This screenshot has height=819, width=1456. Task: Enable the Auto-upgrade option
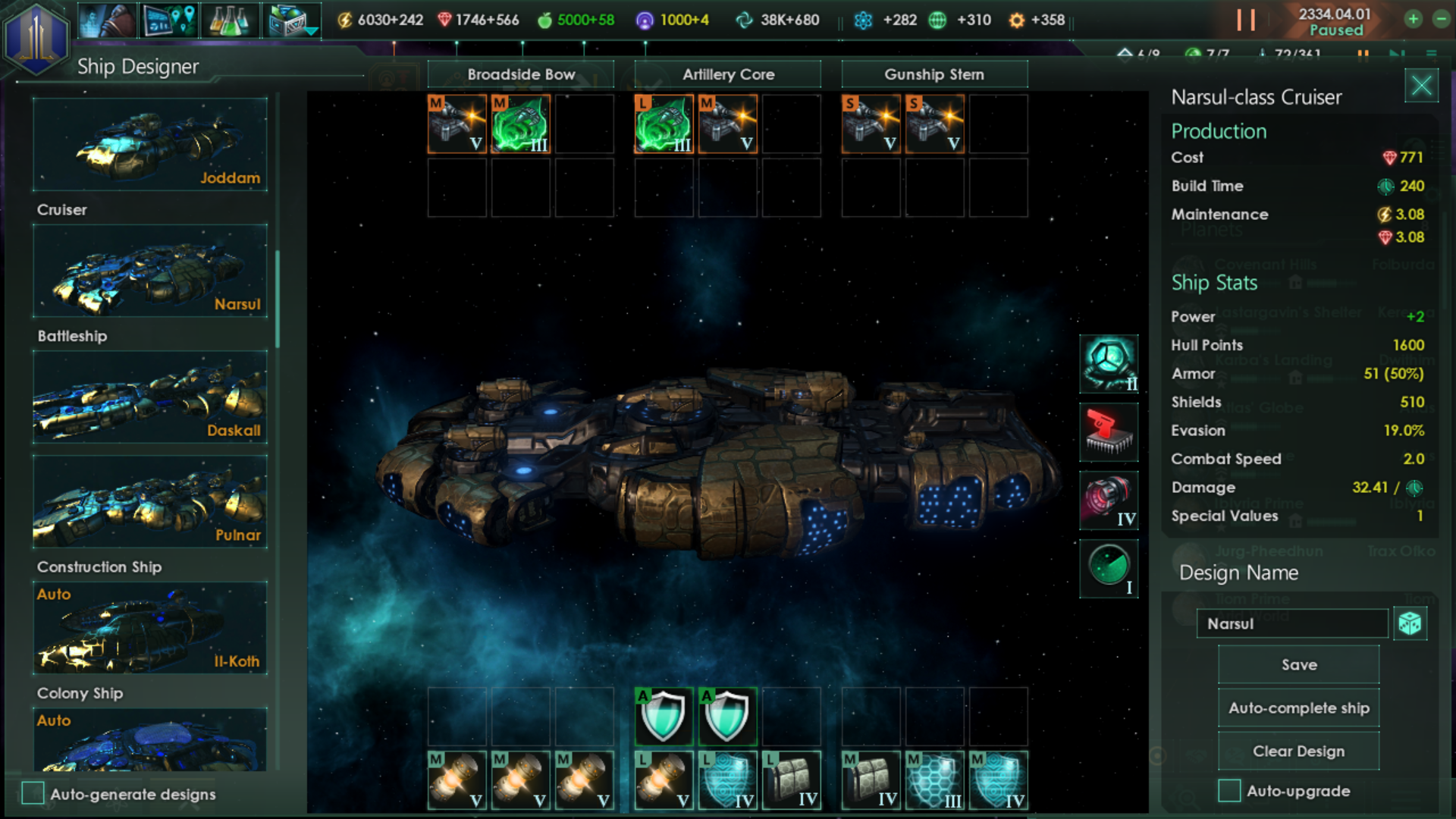coord(1232,790)
